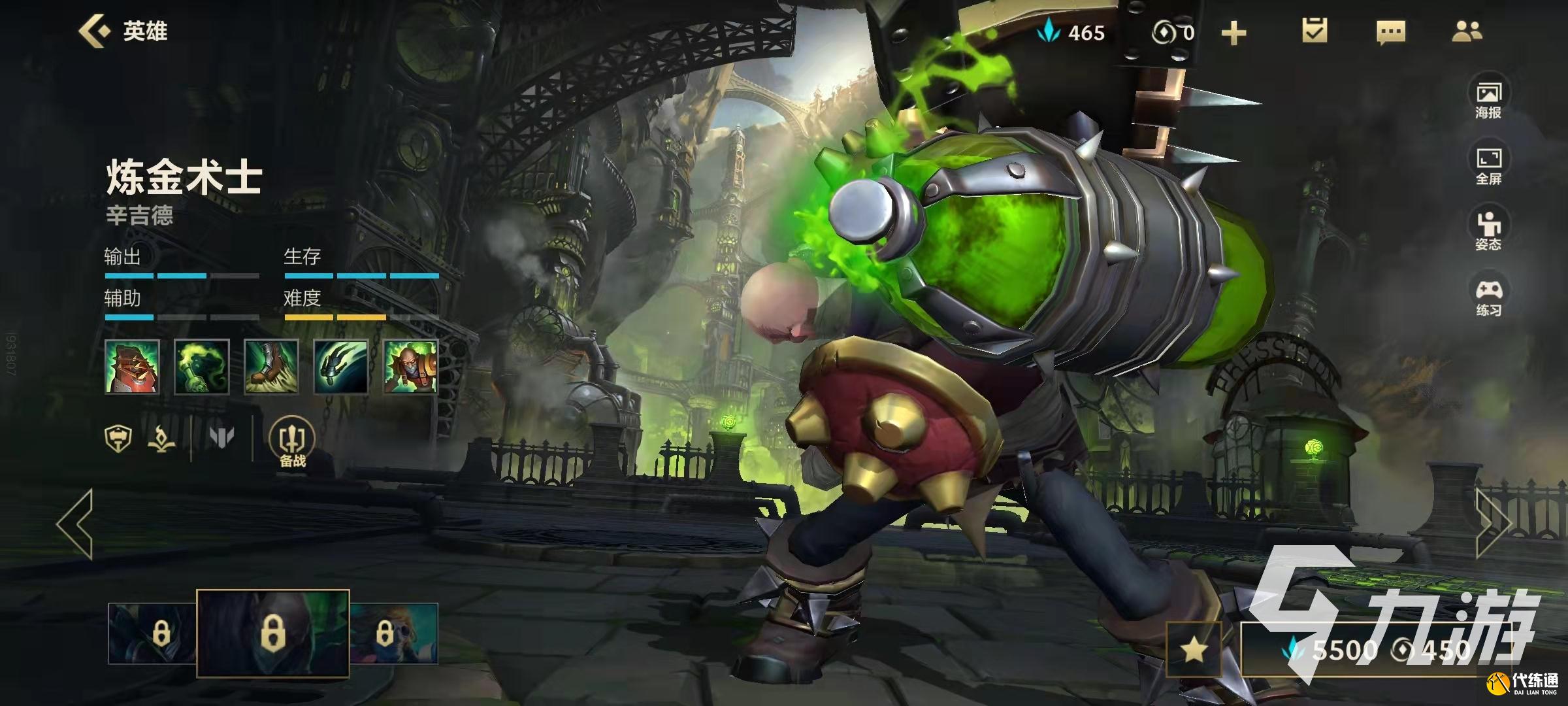Open the 备战 loadout setup

click(x=292, y=443)
